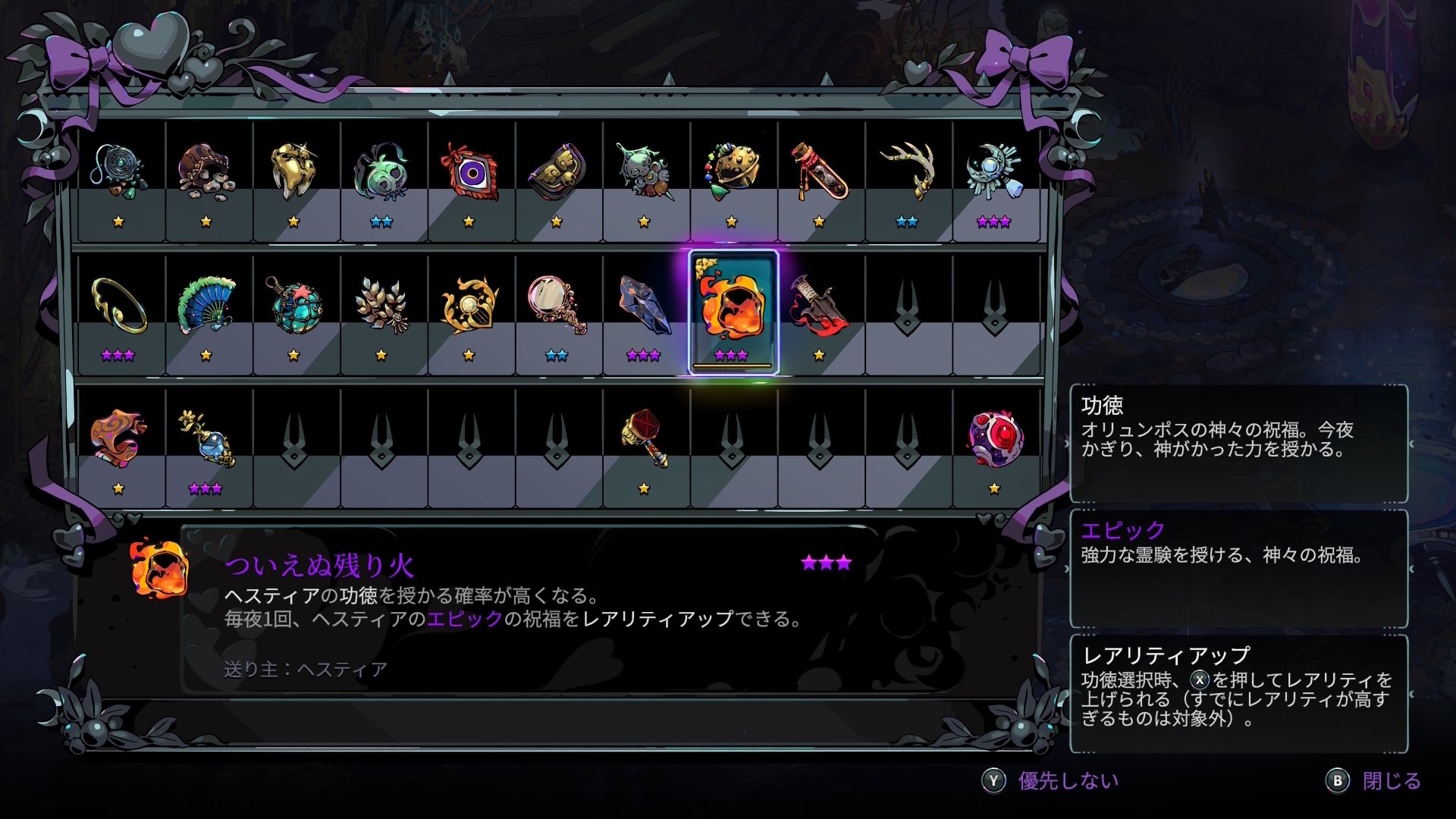The height and width of the screenshot is (819, 1456).
Task: Select the blue sea globe keepsake
Action: click(x=296, y=303)
